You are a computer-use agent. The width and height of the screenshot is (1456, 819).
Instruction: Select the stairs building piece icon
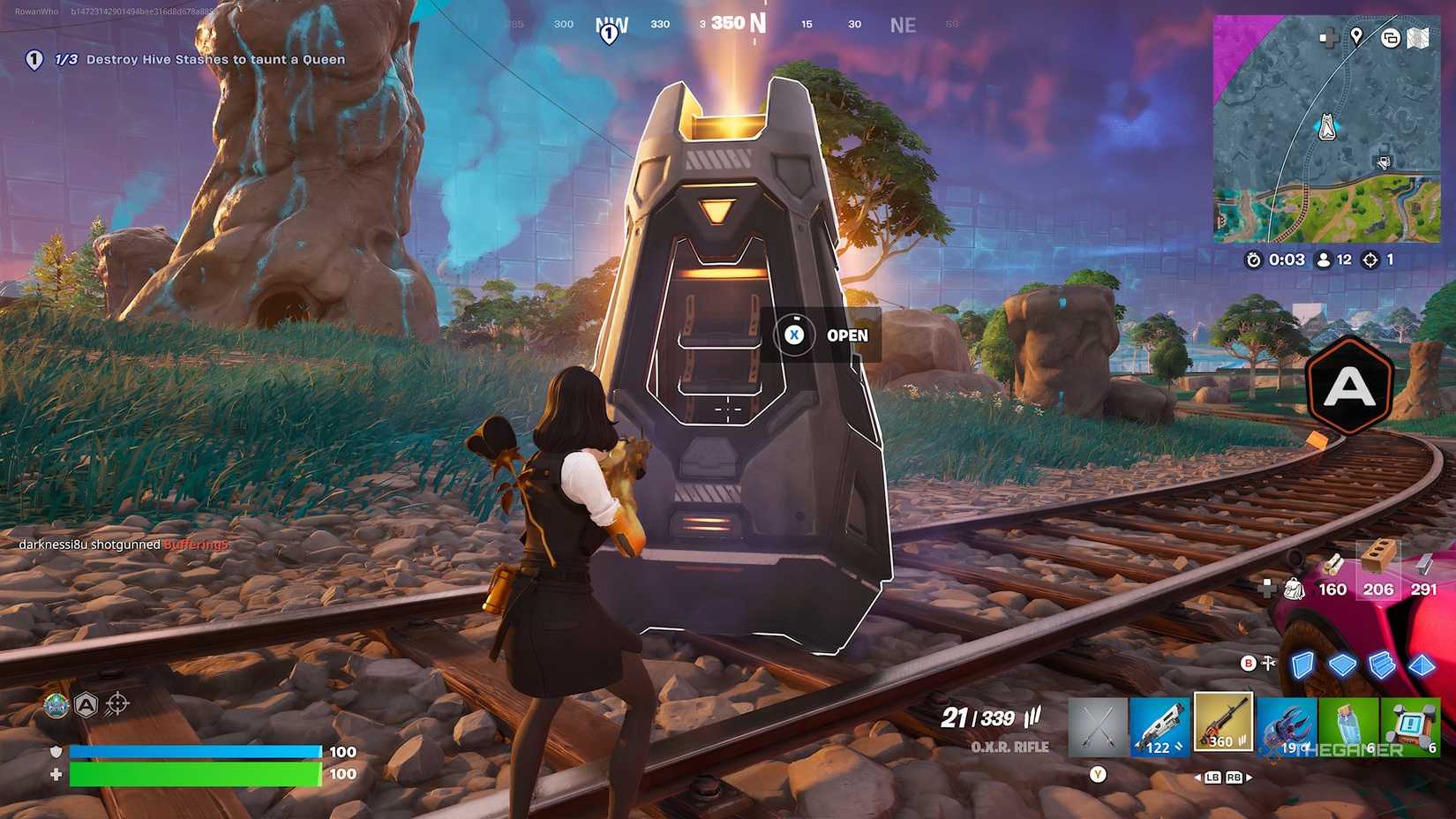pyautogui.click(x=1382, y=665)
